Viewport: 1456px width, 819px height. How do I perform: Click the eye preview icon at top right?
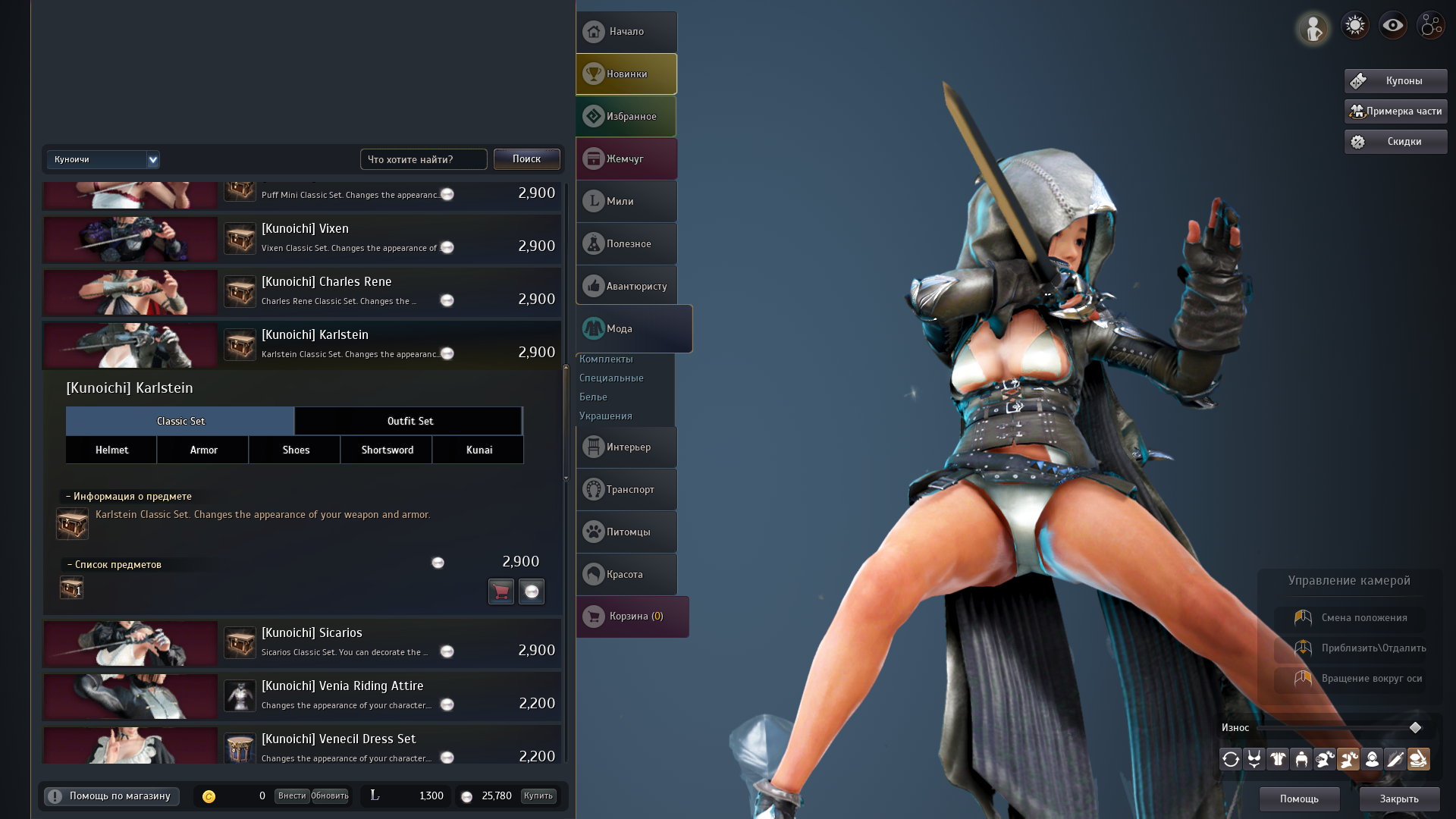coord(1392,24)
